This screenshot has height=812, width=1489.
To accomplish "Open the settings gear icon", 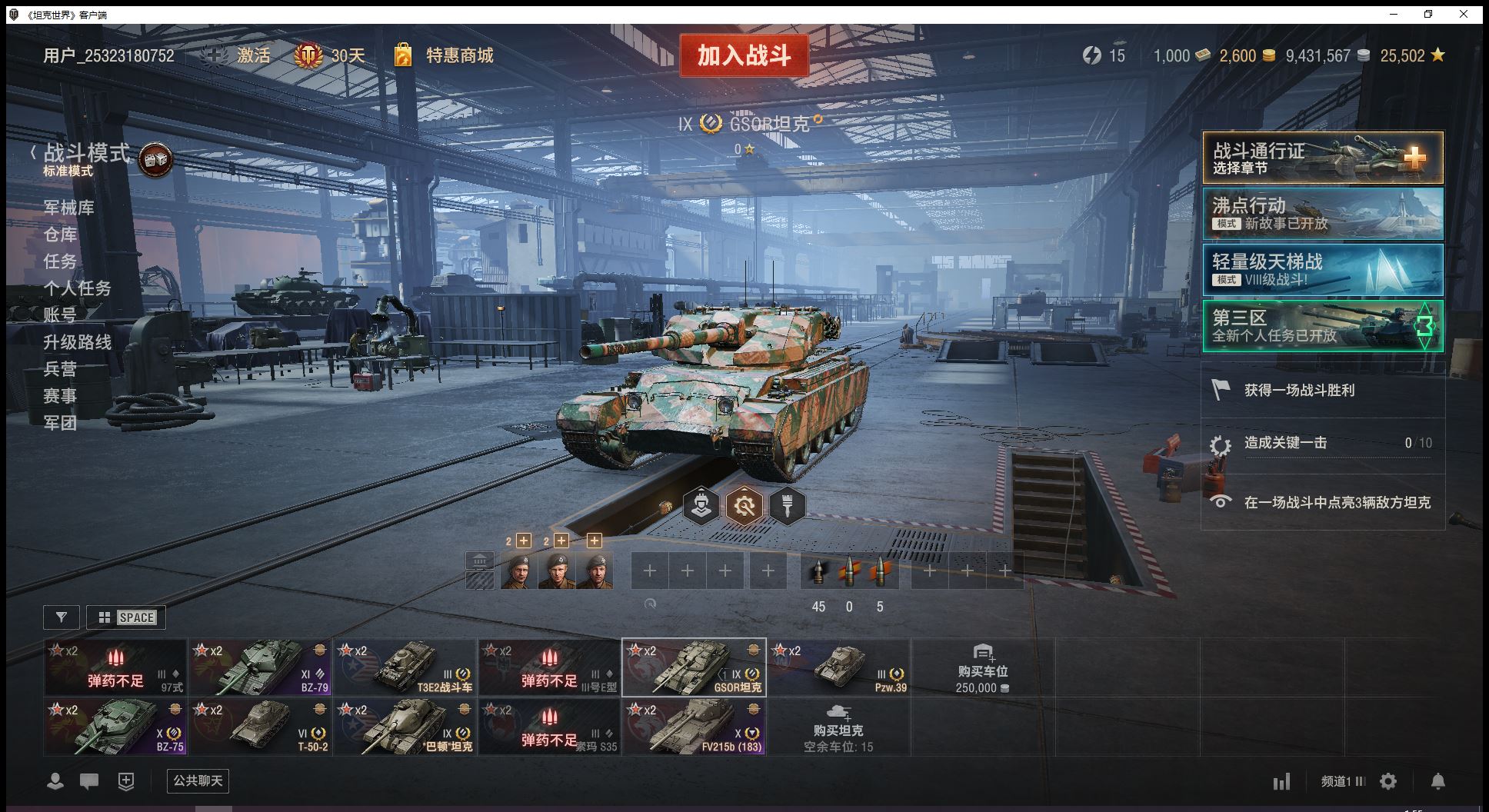I will (x=1388, y=781).
